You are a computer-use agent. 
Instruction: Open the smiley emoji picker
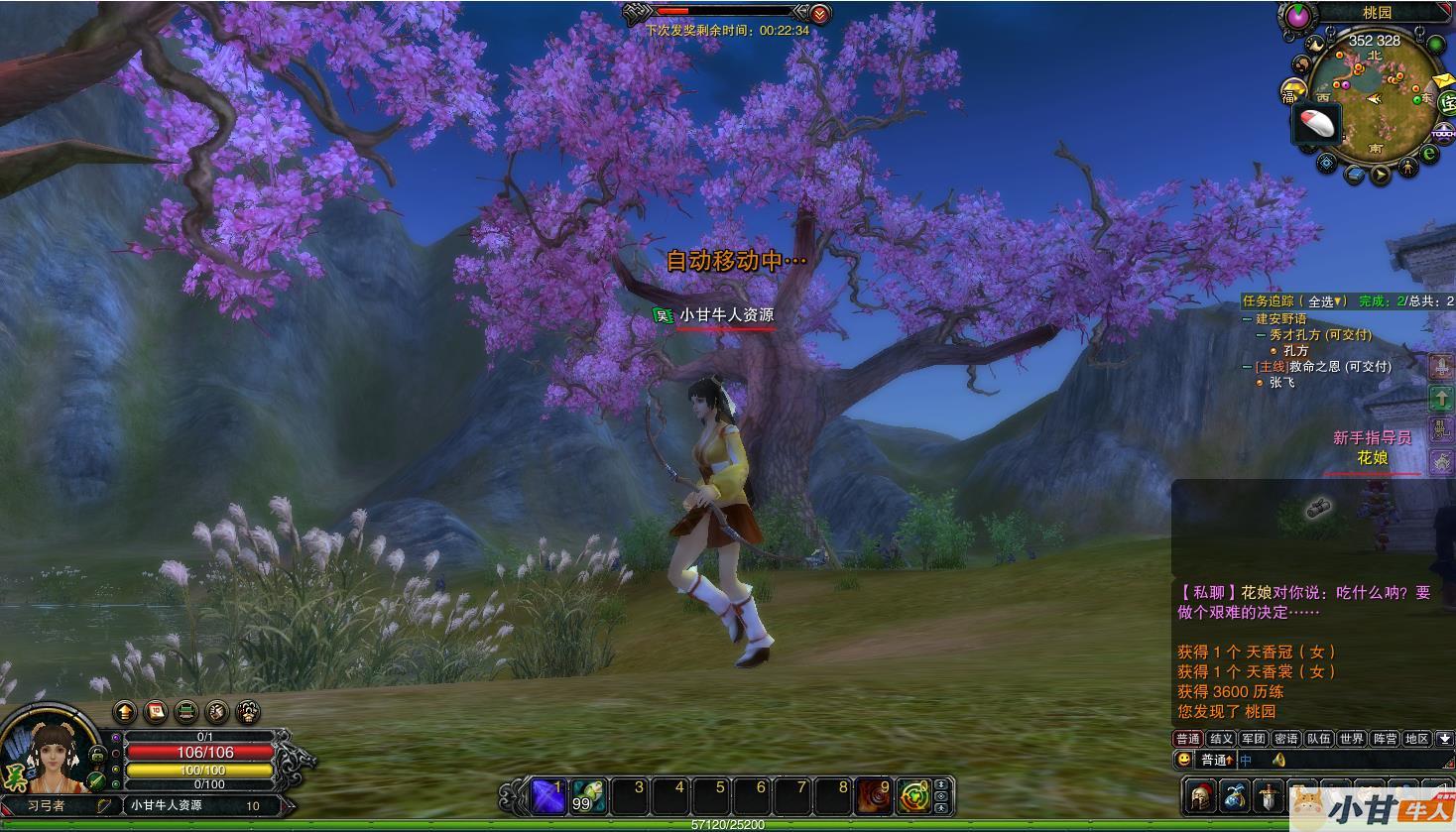(x=1183, y=760)
